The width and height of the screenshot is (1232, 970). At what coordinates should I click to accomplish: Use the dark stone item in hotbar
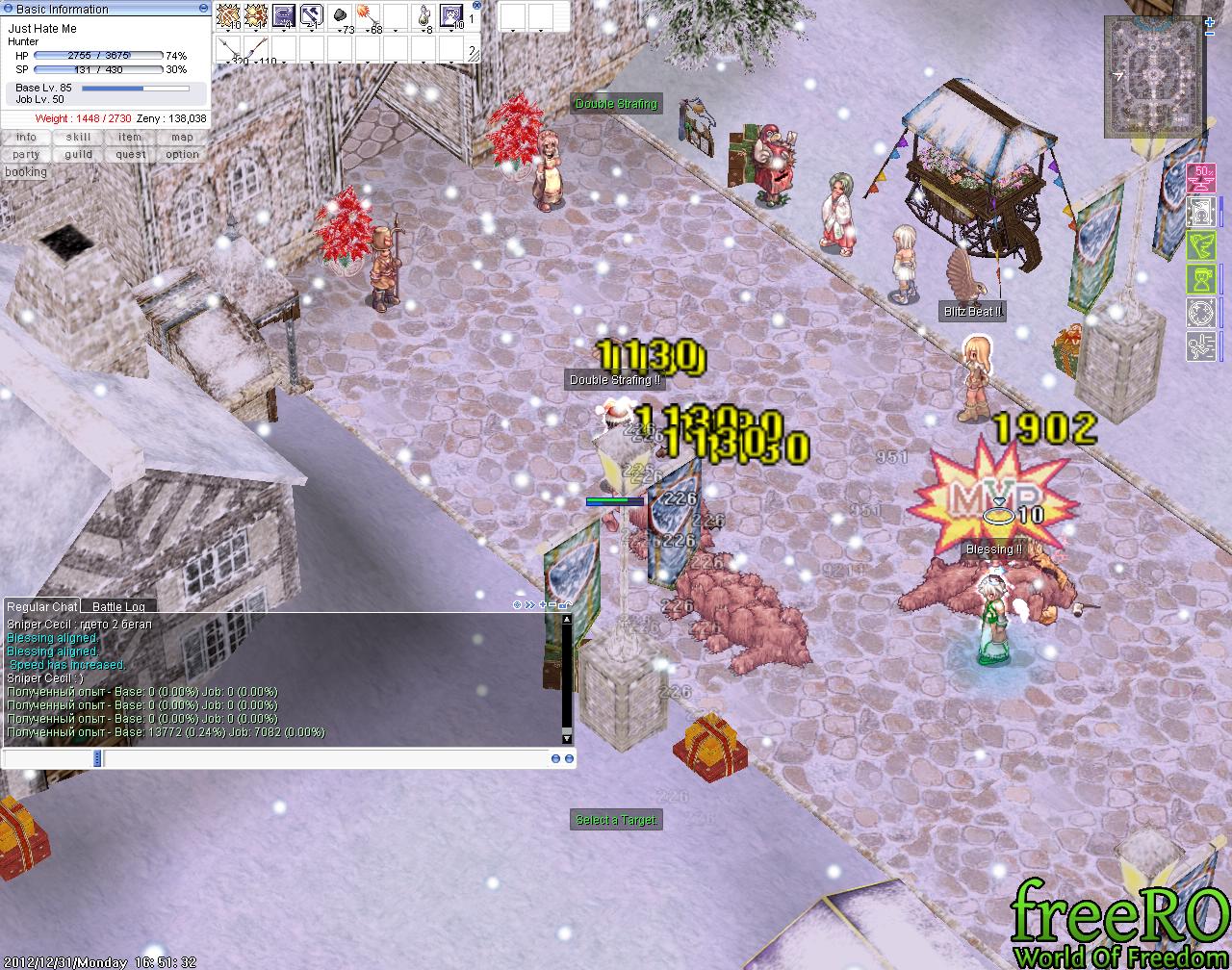(x=340, y=16)
